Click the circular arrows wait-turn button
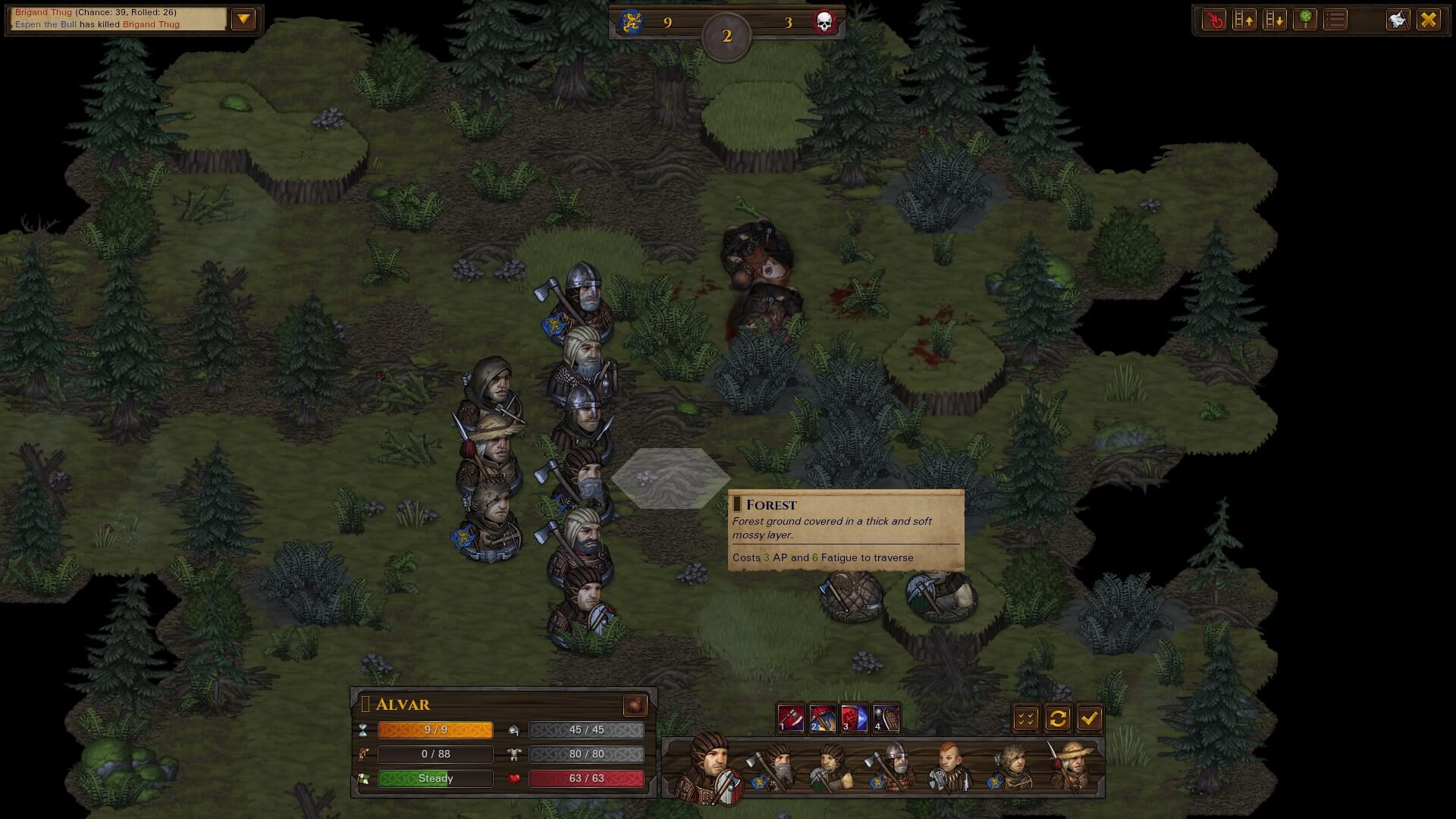 pos(1058,718)
